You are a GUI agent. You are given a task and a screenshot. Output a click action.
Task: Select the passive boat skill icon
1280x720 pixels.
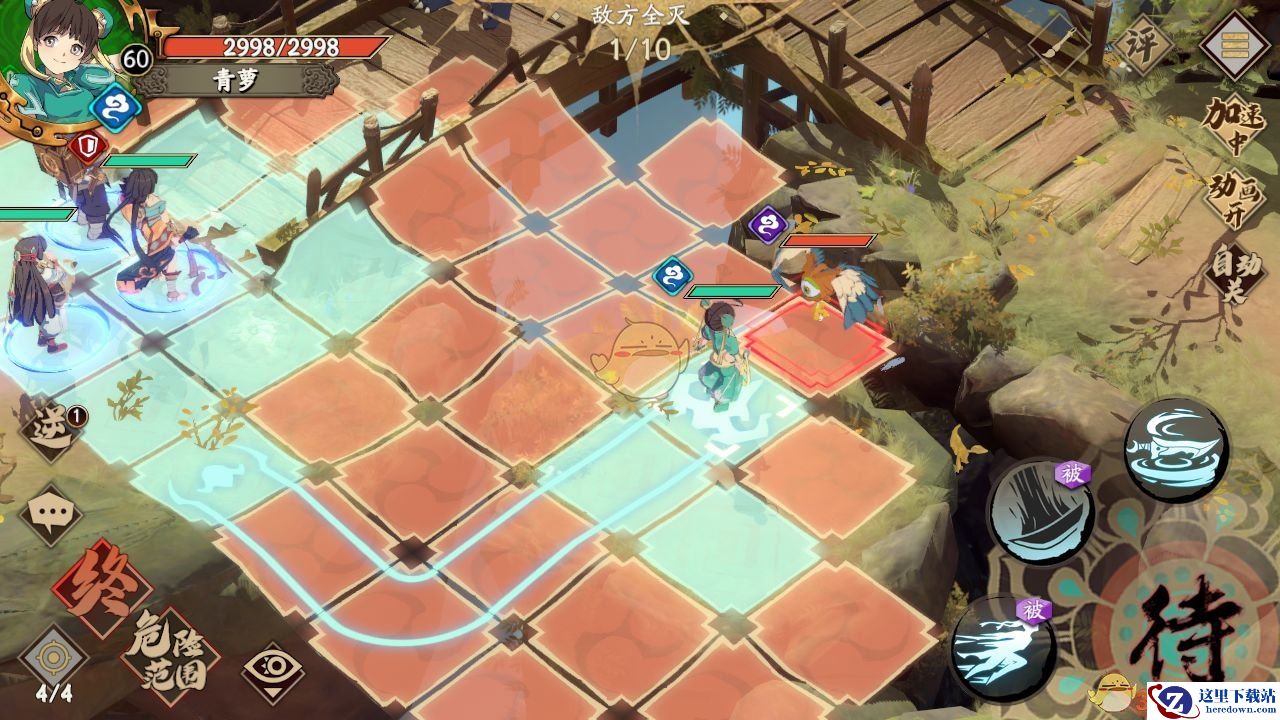[1039, 512]
